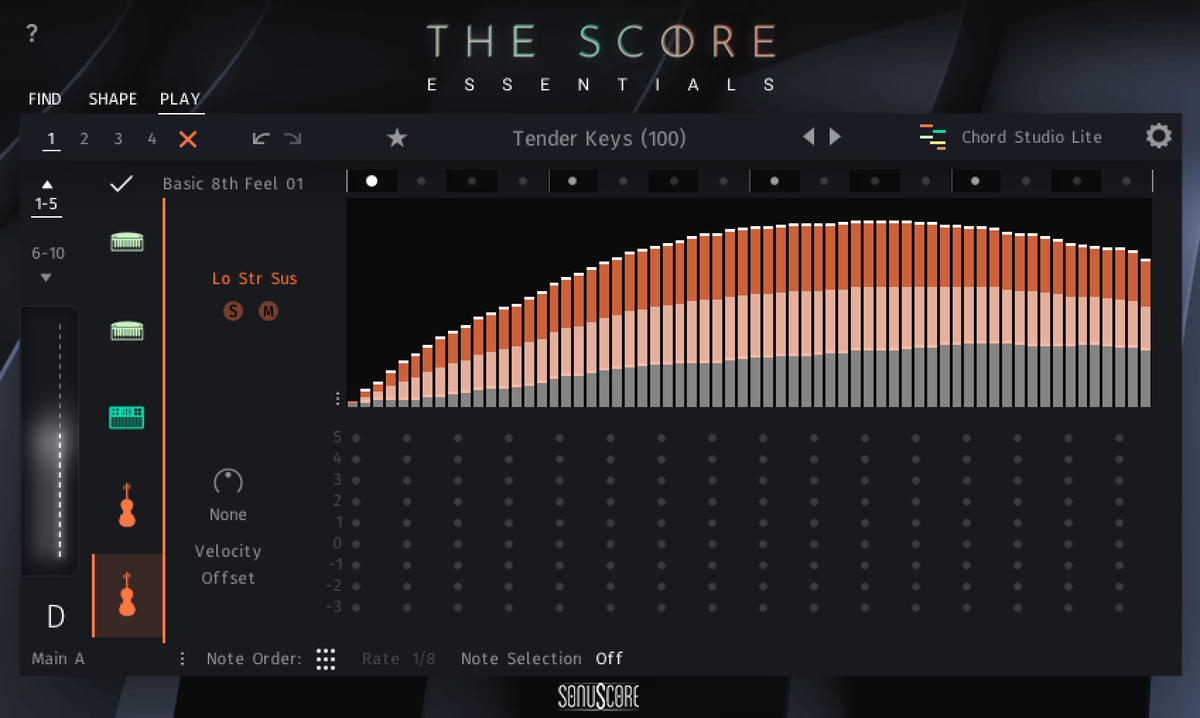Go to the next preset arrow

pos(835,137)
